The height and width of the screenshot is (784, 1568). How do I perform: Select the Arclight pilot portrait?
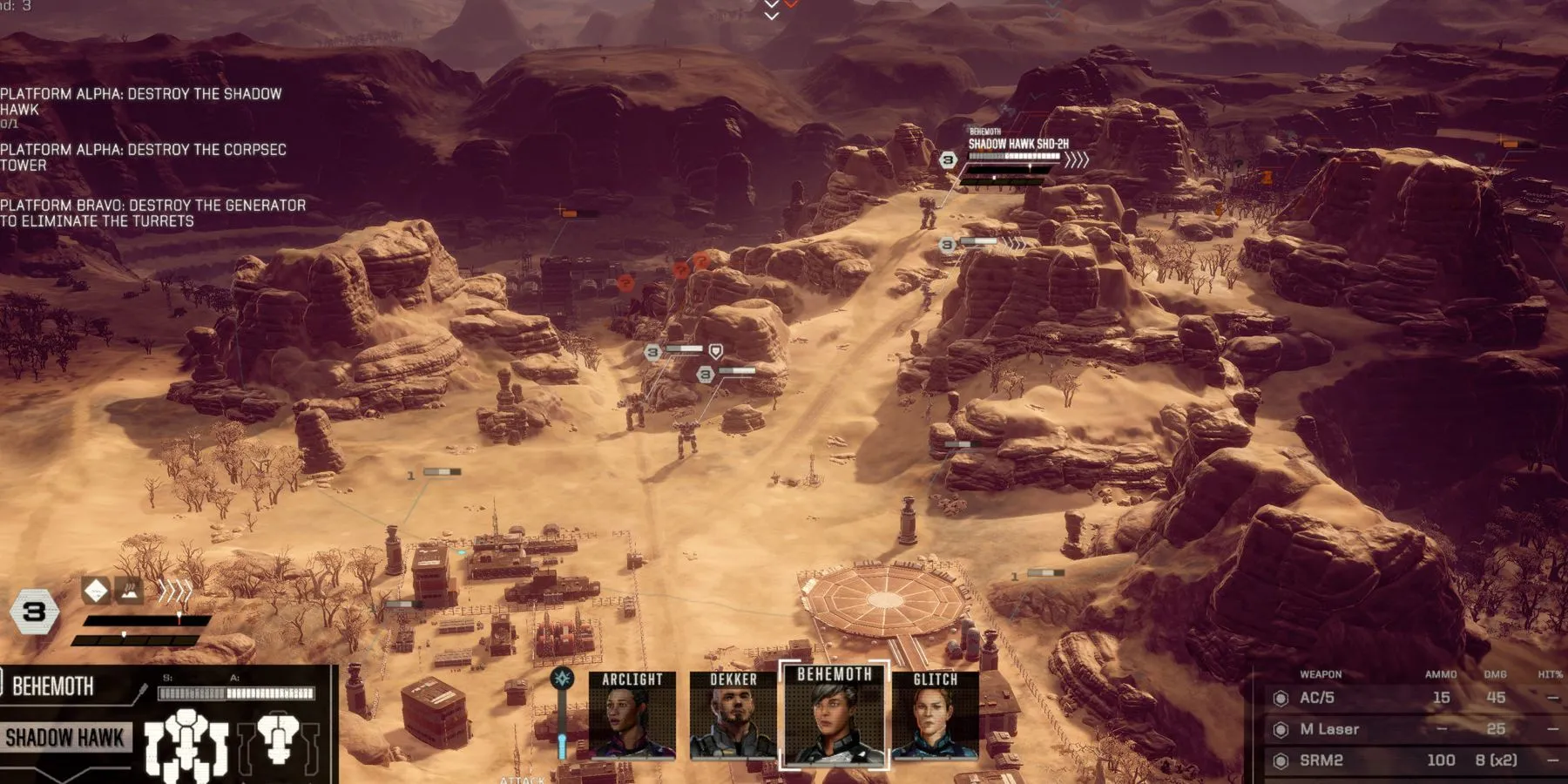[x=632, y=716]
